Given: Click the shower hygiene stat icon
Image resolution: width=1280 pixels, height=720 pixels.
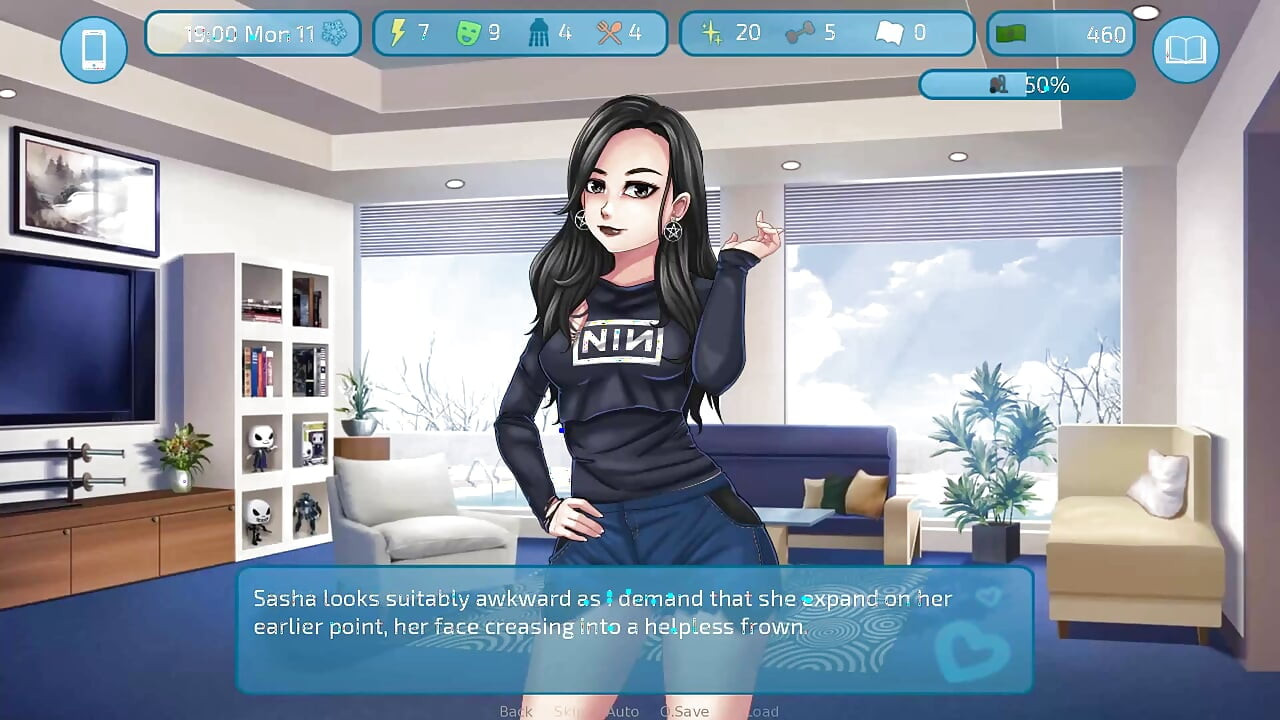Looking at the screenshot, I should coord(541,31).
